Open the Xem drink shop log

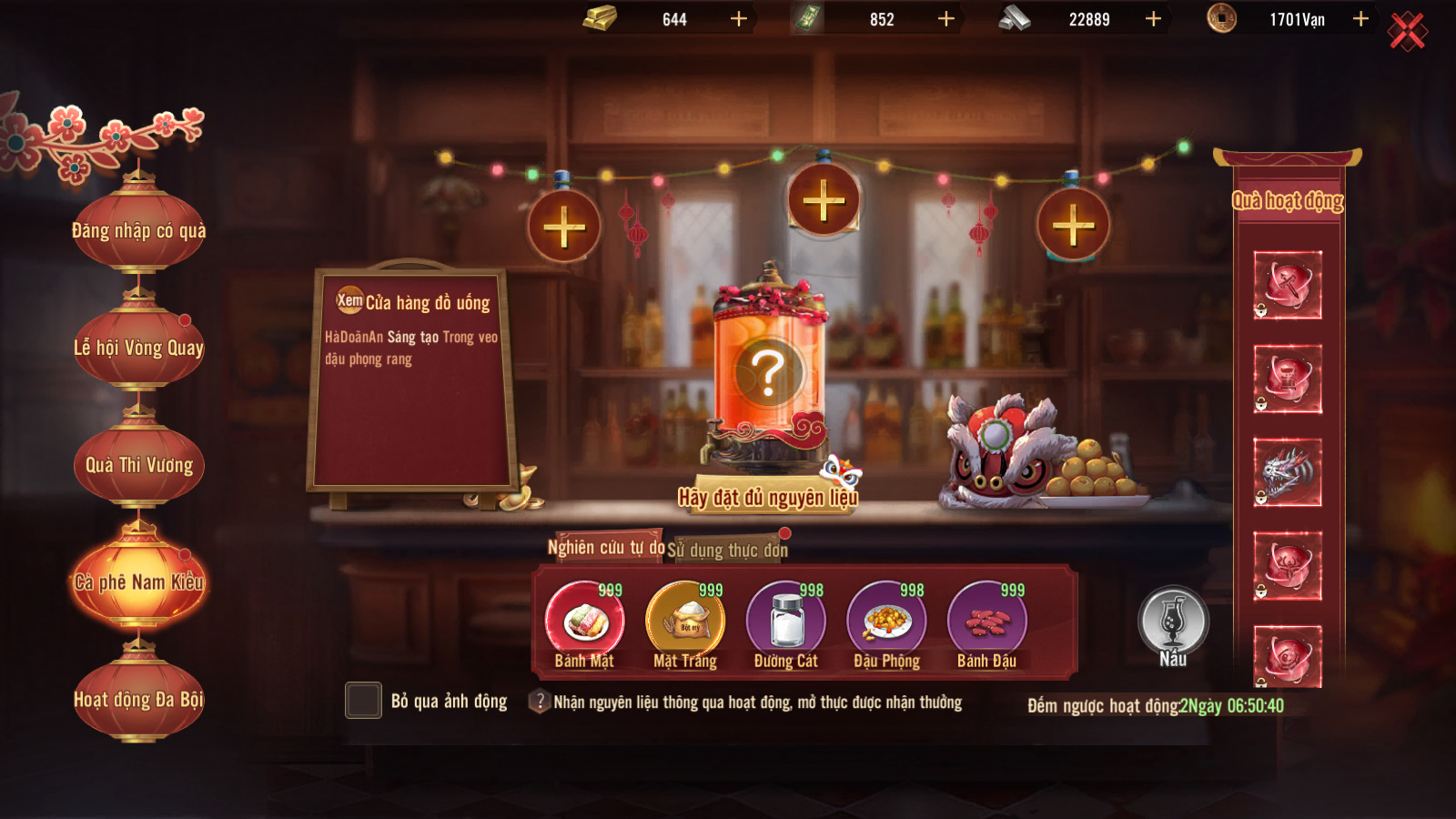(x=349, y=300)
